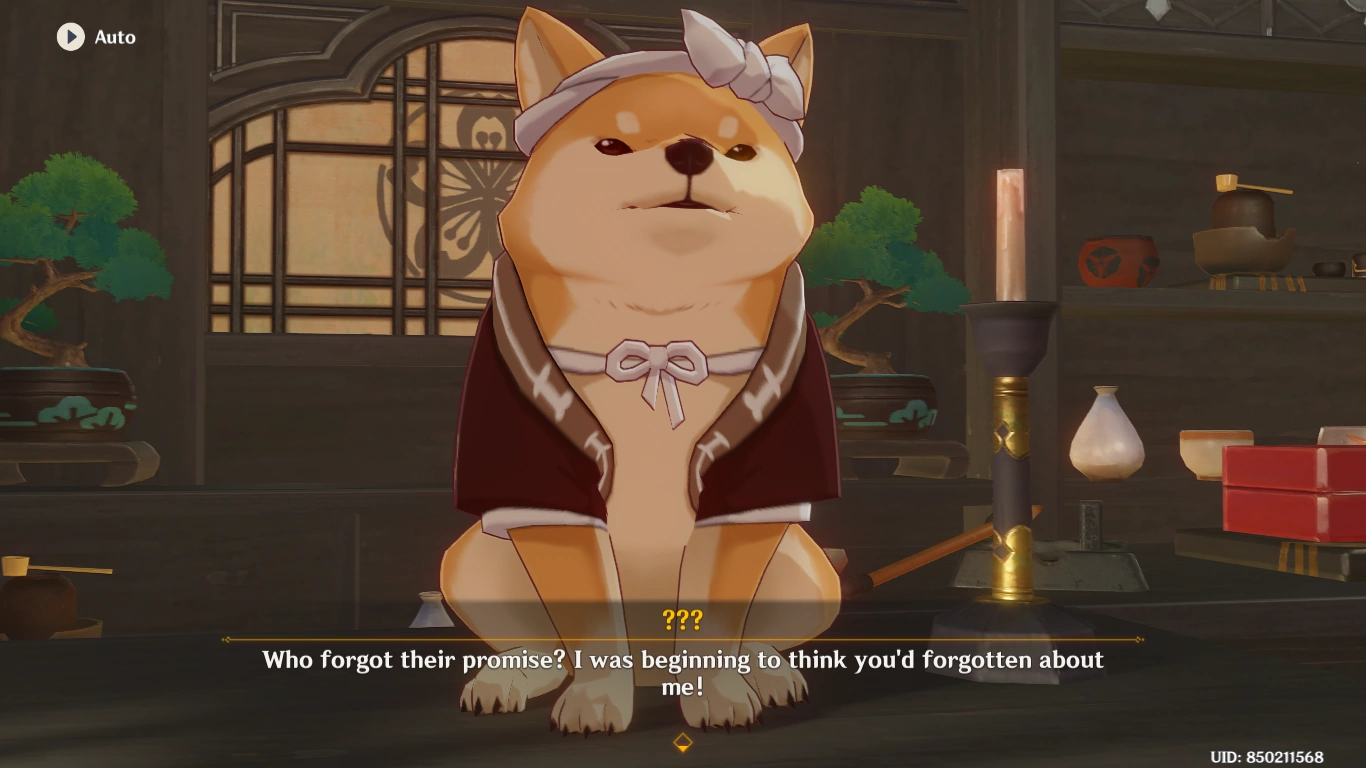
Task: Click the Auto label text
Action: [x=113, y=38]
